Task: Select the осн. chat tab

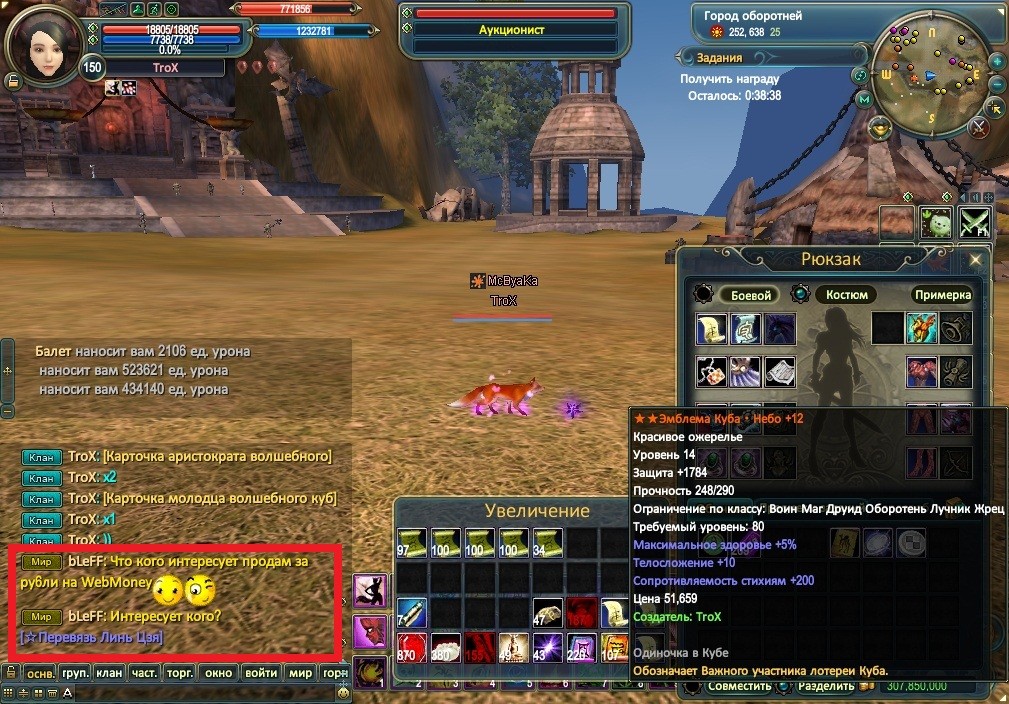Action: (x=40, y=673)
